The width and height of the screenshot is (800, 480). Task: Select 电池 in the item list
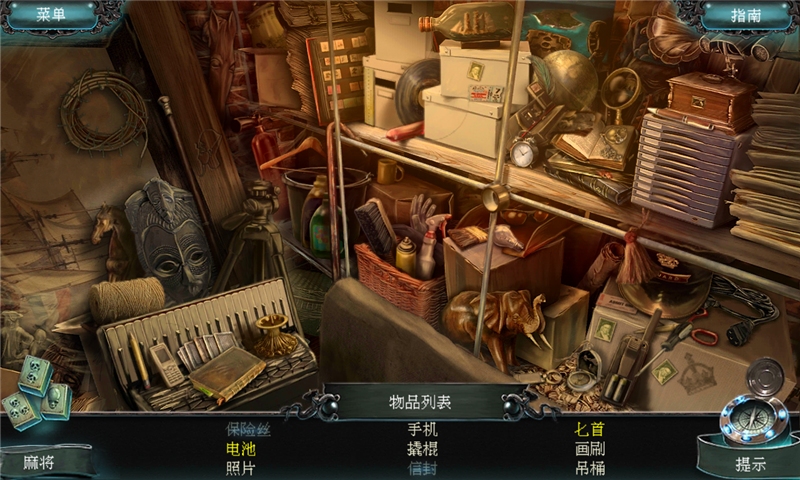241,449
